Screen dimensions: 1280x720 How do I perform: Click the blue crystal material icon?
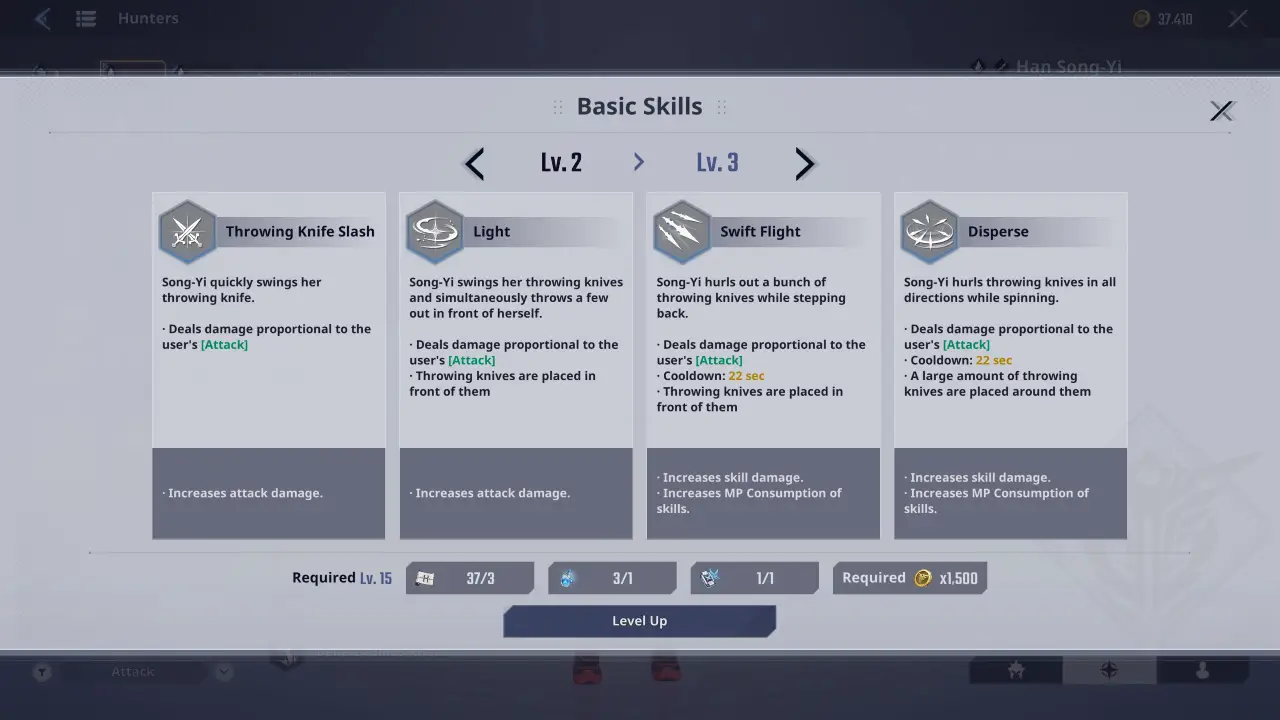pos(567,577)
